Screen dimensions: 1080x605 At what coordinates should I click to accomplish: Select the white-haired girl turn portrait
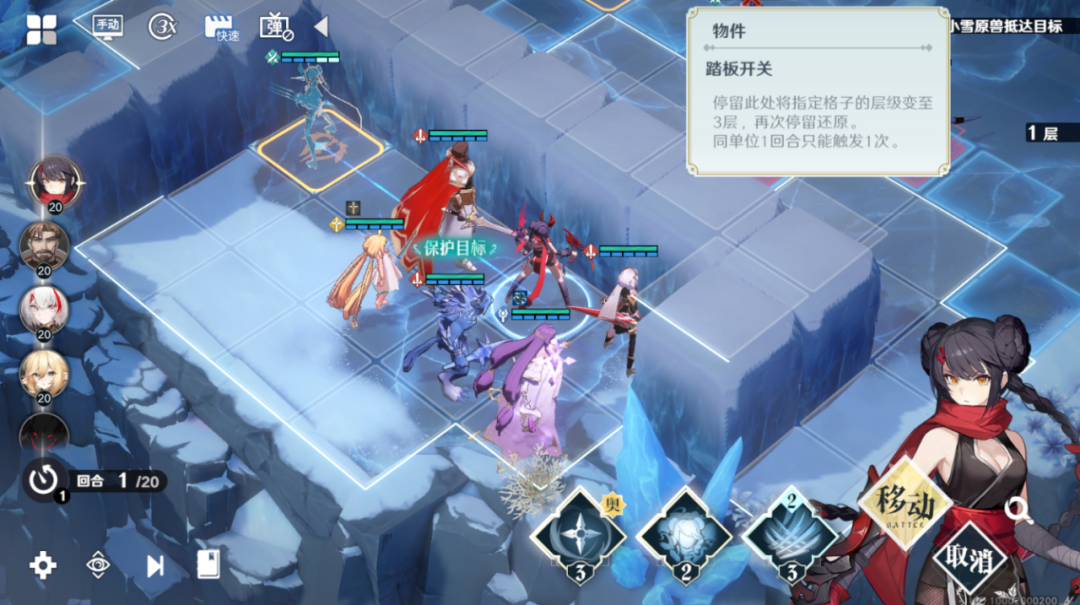pyautogui.click(x=44, y=310)
